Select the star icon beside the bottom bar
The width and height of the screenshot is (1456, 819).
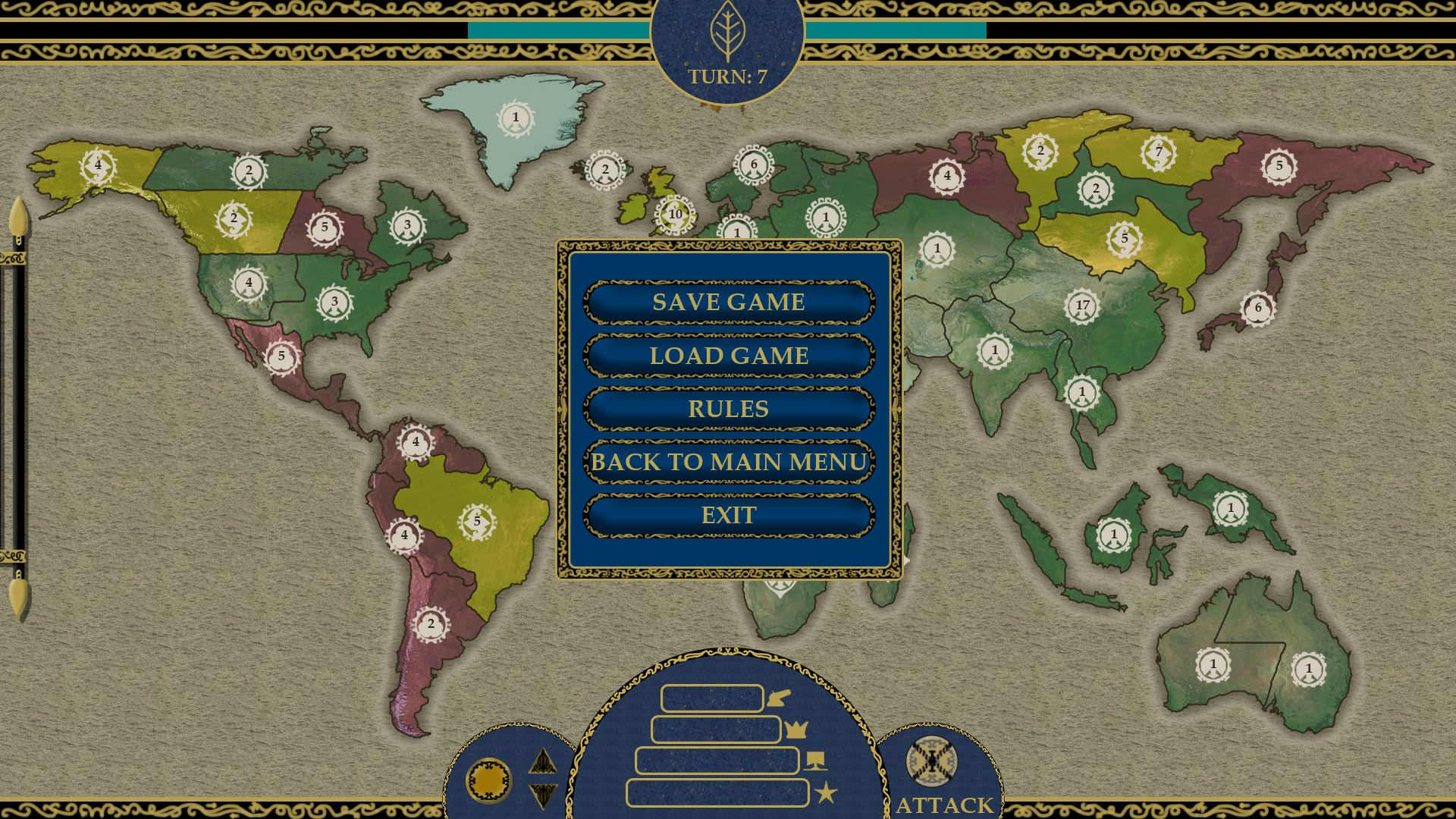[826, 792]
